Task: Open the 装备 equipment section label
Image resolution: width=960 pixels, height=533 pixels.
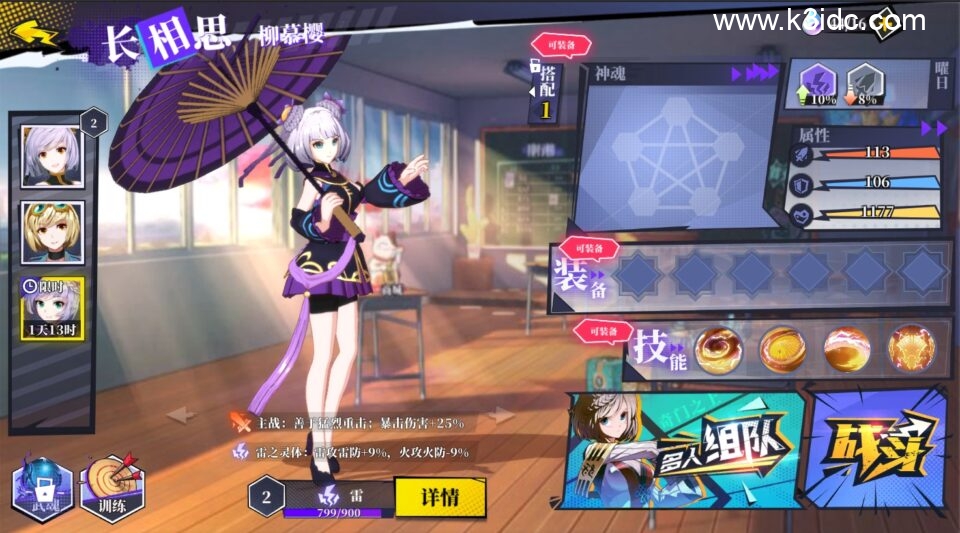Action: click(578, 274)
